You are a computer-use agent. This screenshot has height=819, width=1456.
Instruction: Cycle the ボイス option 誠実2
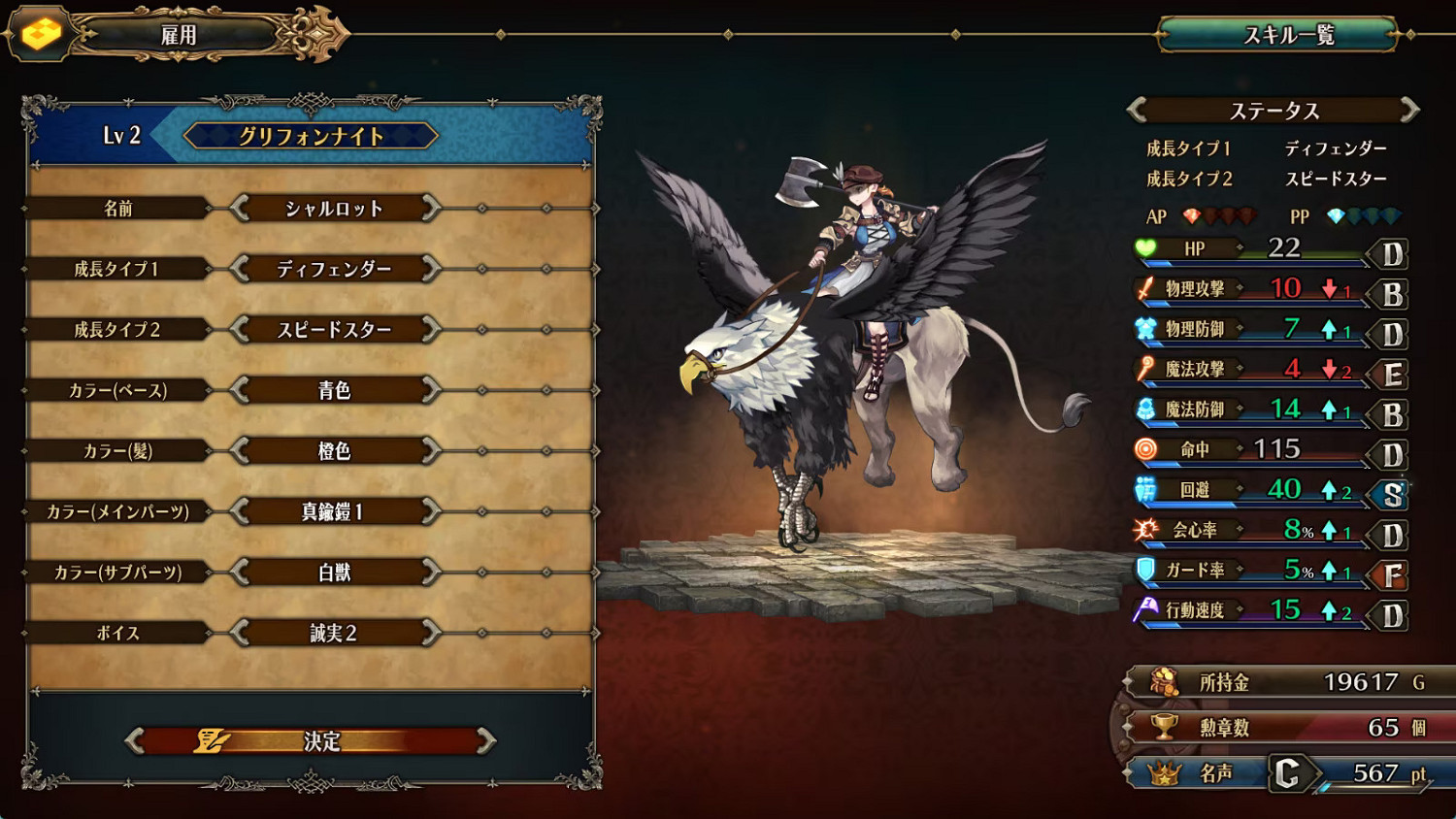[x=335, y=632]
